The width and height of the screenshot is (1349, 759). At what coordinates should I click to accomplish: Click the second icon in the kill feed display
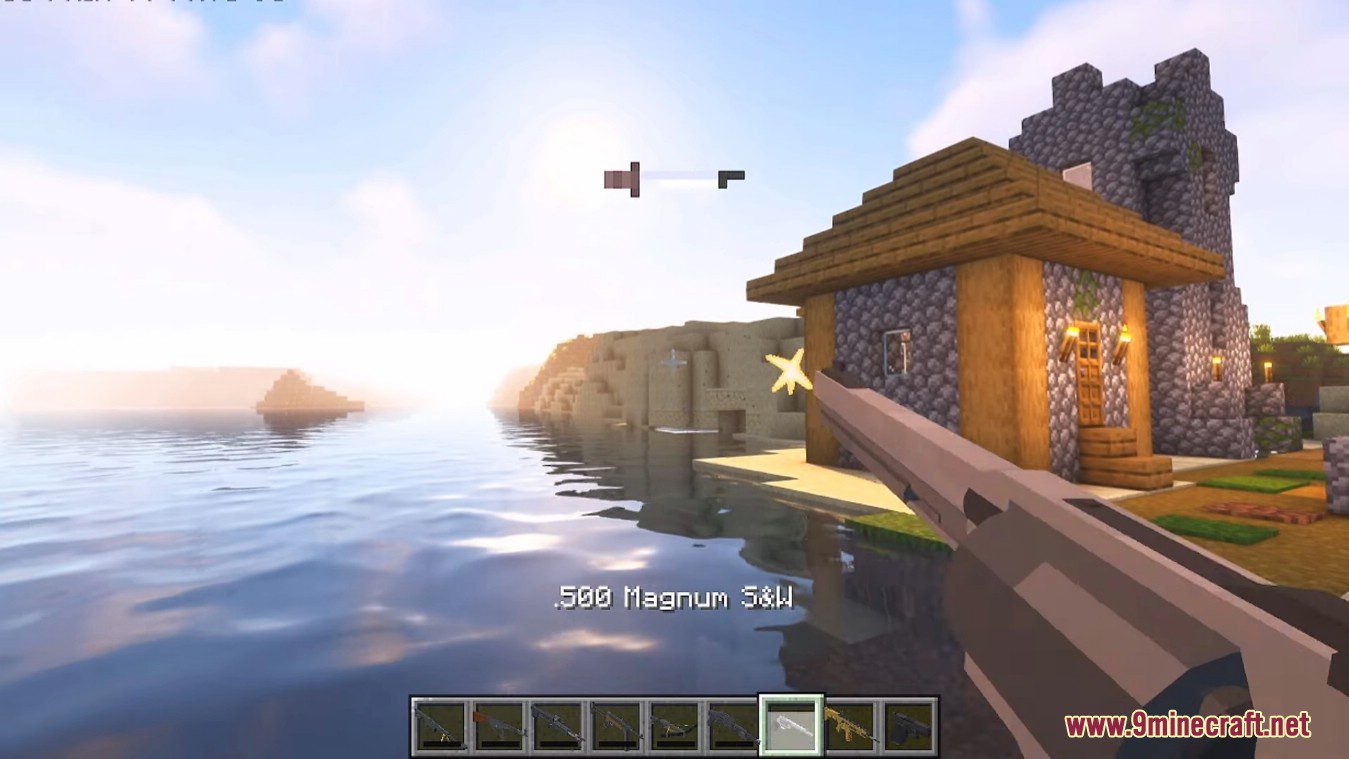729,180
